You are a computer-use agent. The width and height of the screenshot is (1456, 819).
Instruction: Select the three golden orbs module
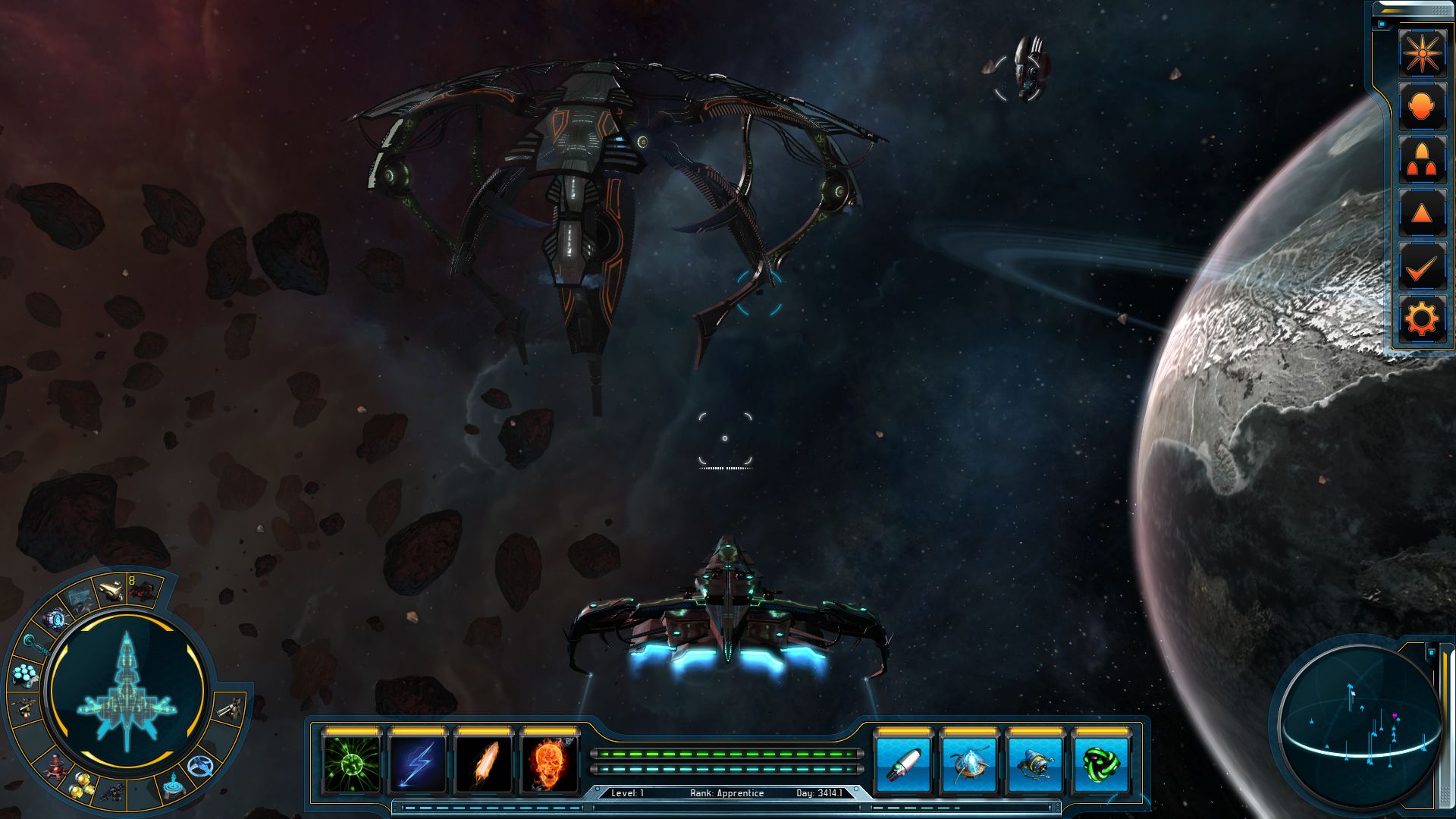pyautogui.click(x=83, y=786)
